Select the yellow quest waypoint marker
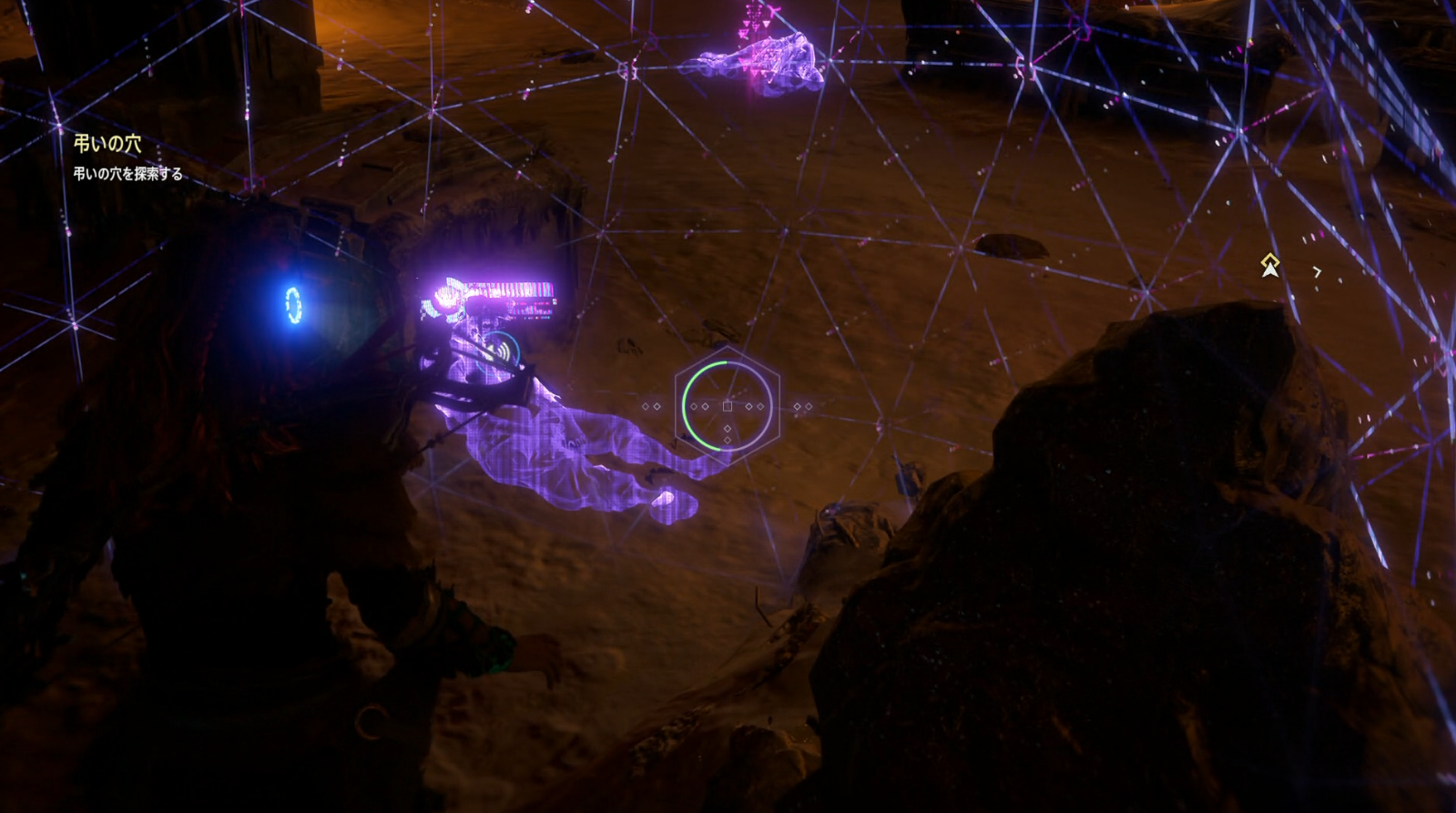The width and height of the screenshot is (1456, 813). point(1269,265)
